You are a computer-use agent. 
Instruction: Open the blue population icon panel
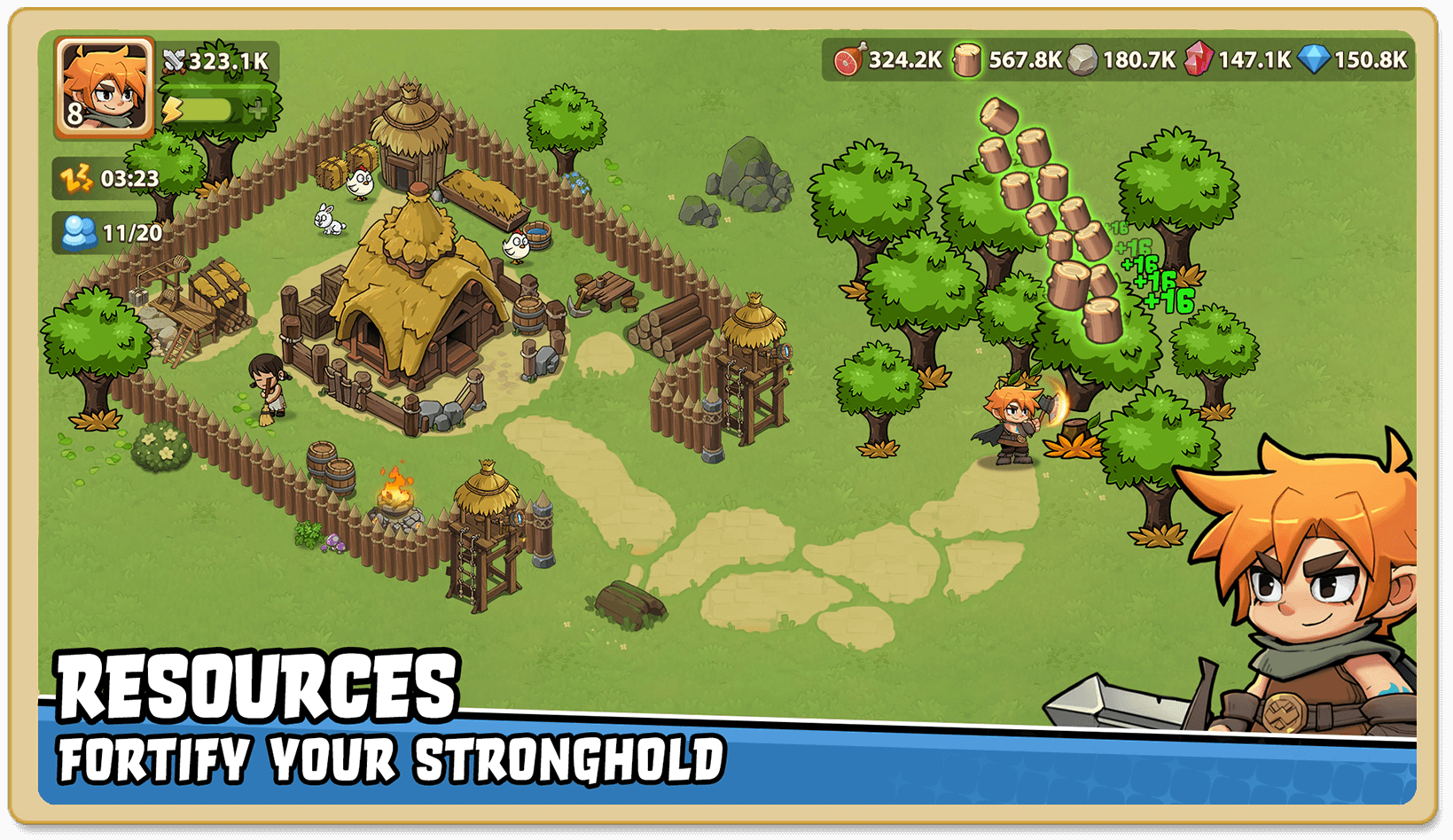click(79, 233)
